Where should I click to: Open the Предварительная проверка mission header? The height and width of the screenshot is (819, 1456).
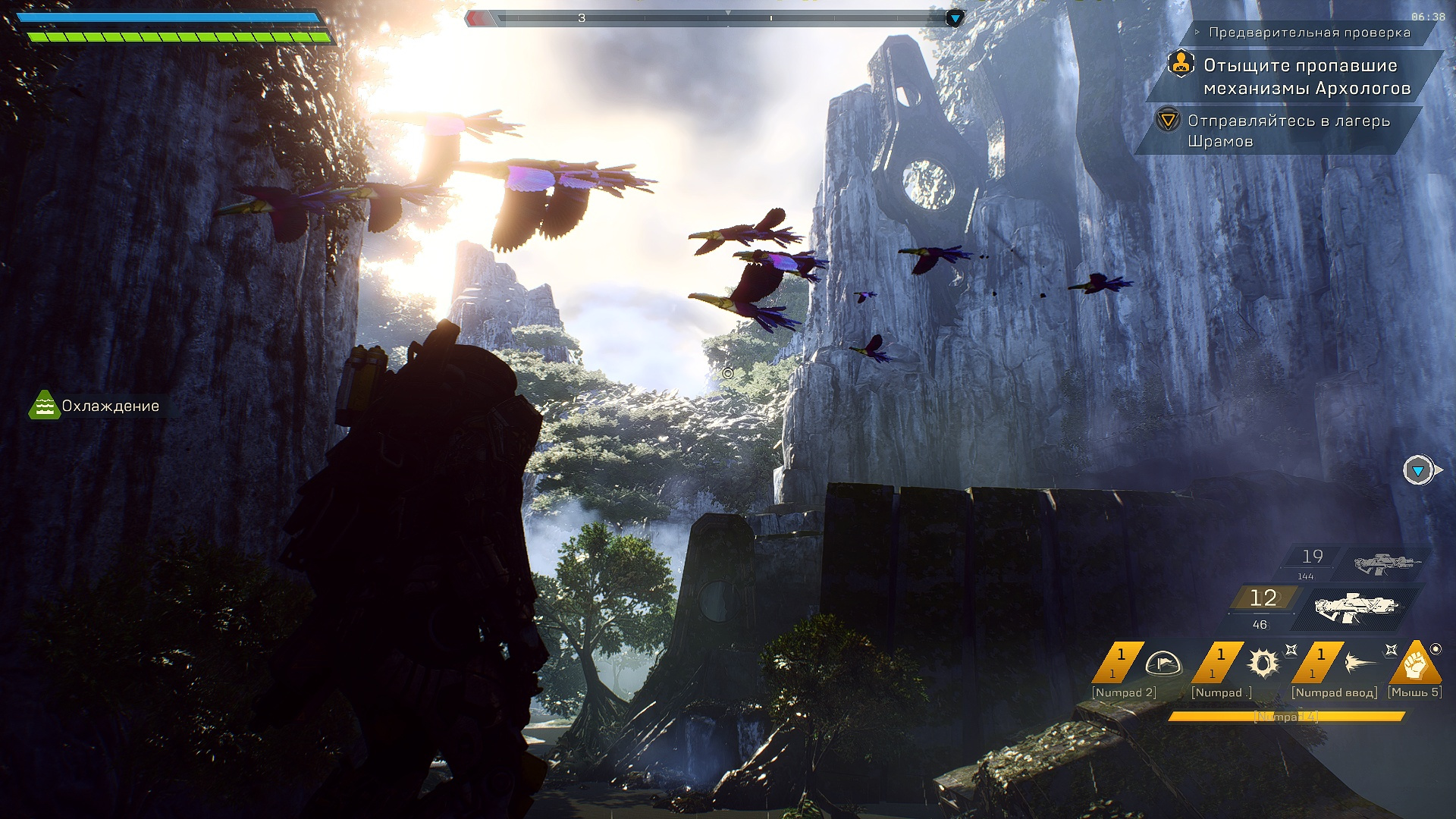1310,33
